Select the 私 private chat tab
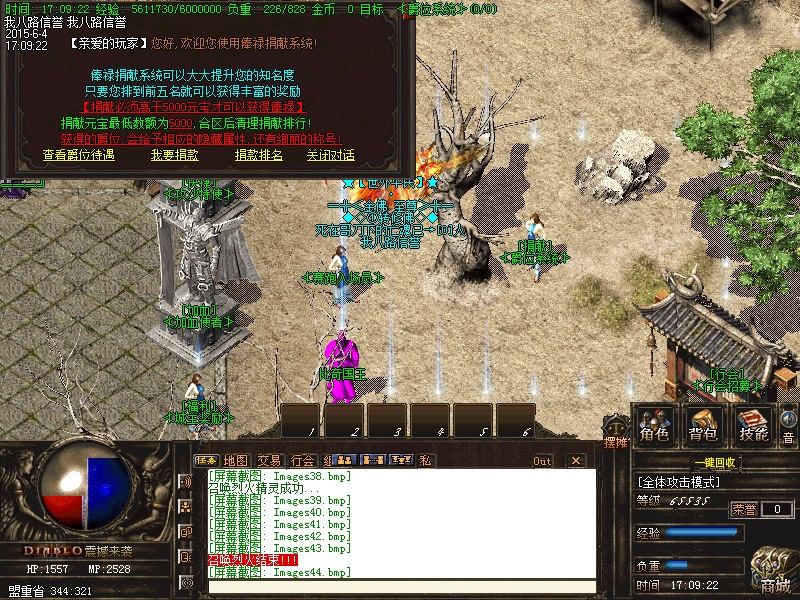Screen dimensions: 800x600 pyautogui.click(x=426, y=460)
